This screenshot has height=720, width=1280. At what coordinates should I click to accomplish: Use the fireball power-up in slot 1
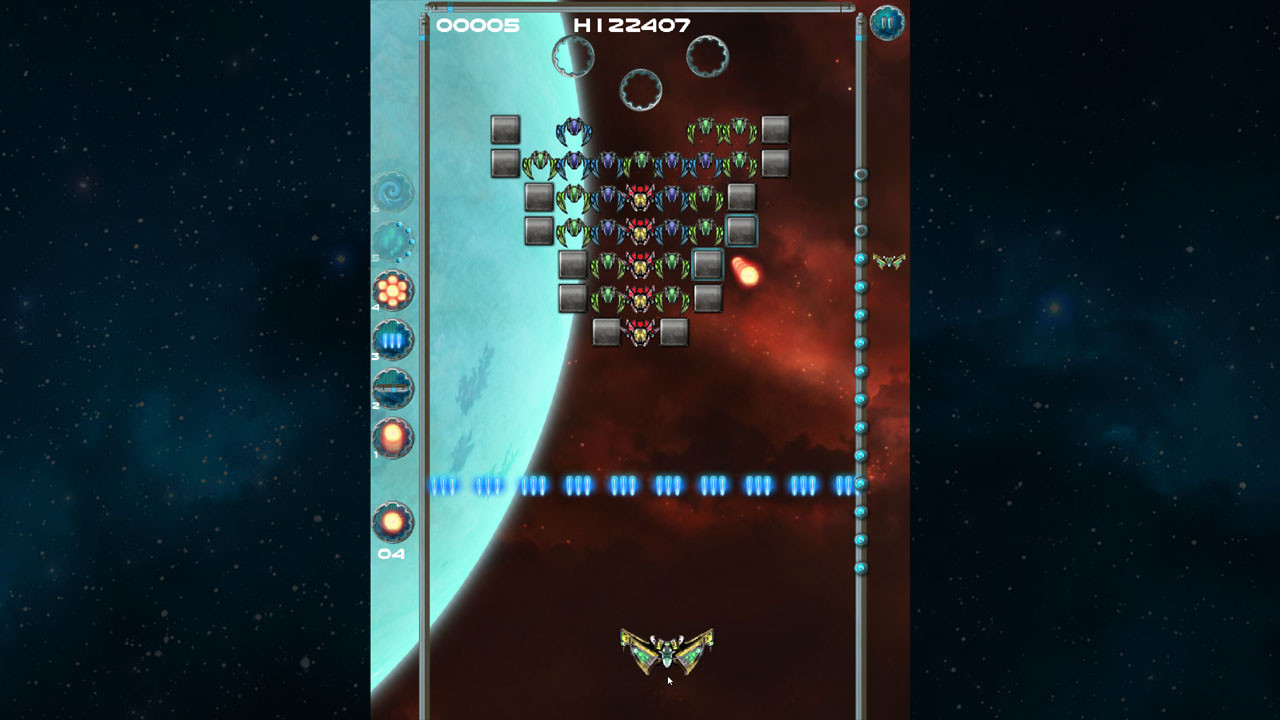(393, 438)
